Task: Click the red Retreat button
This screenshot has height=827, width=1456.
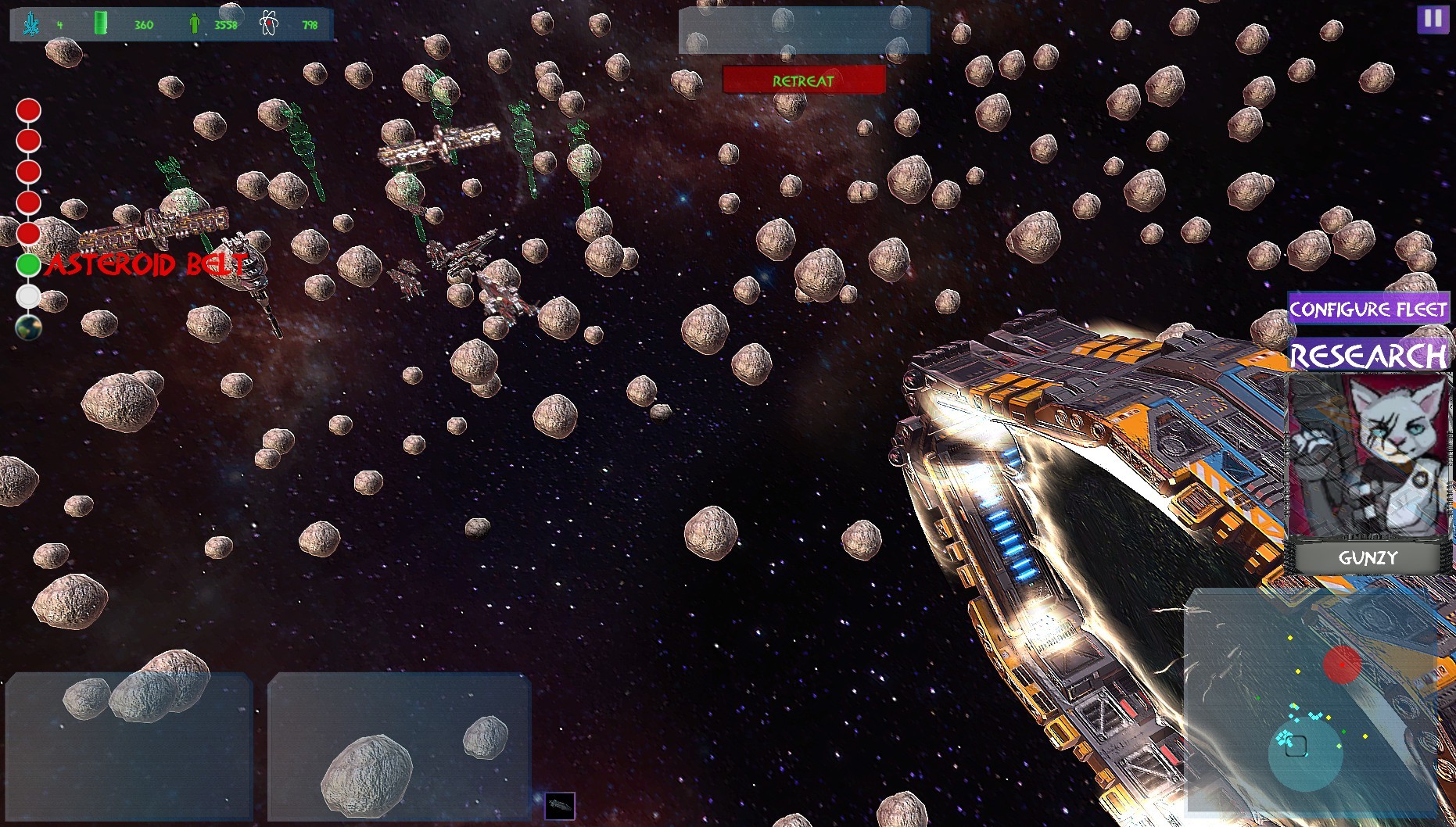Action: (804, 80)
